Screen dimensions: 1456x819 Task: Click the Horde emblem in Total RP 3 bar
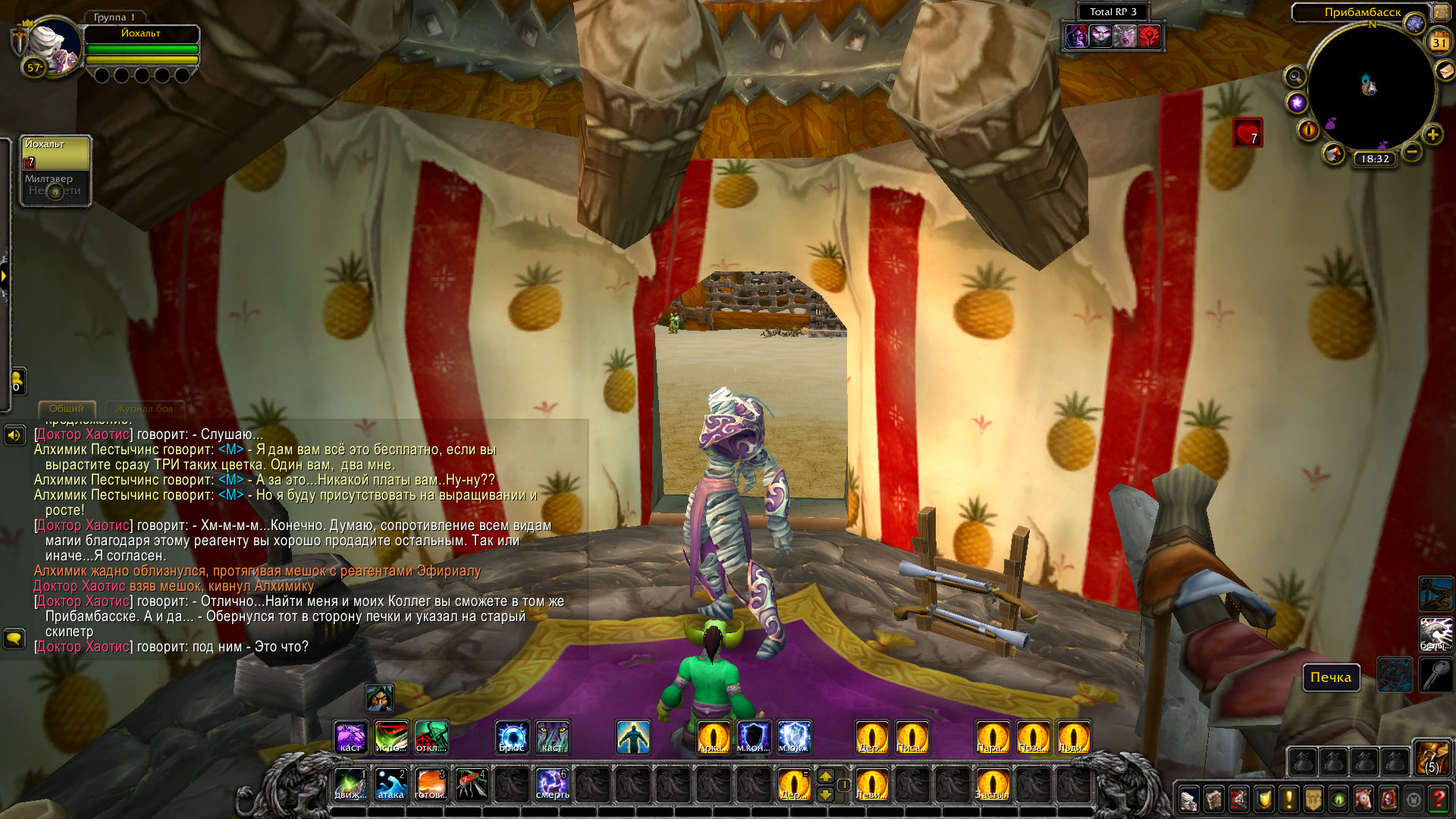(1150, 36)
